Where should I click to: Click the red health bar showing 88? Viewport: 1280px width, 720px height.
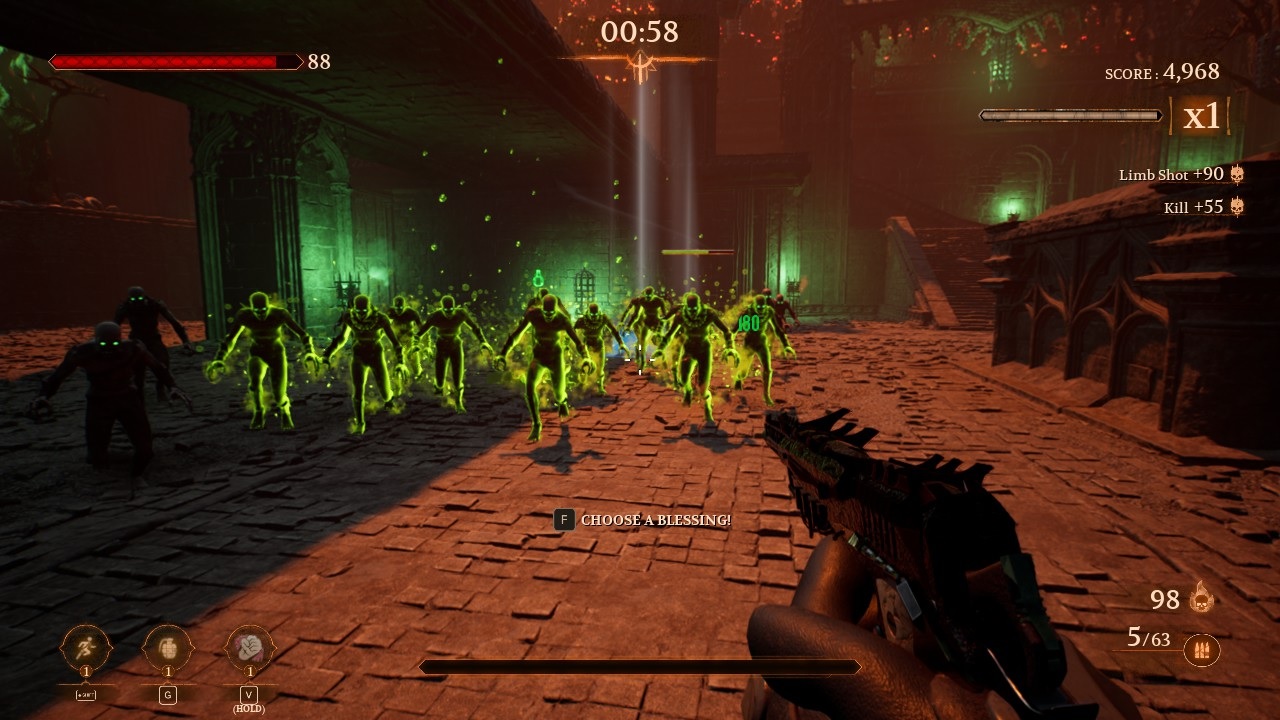[x=175, y=62]
